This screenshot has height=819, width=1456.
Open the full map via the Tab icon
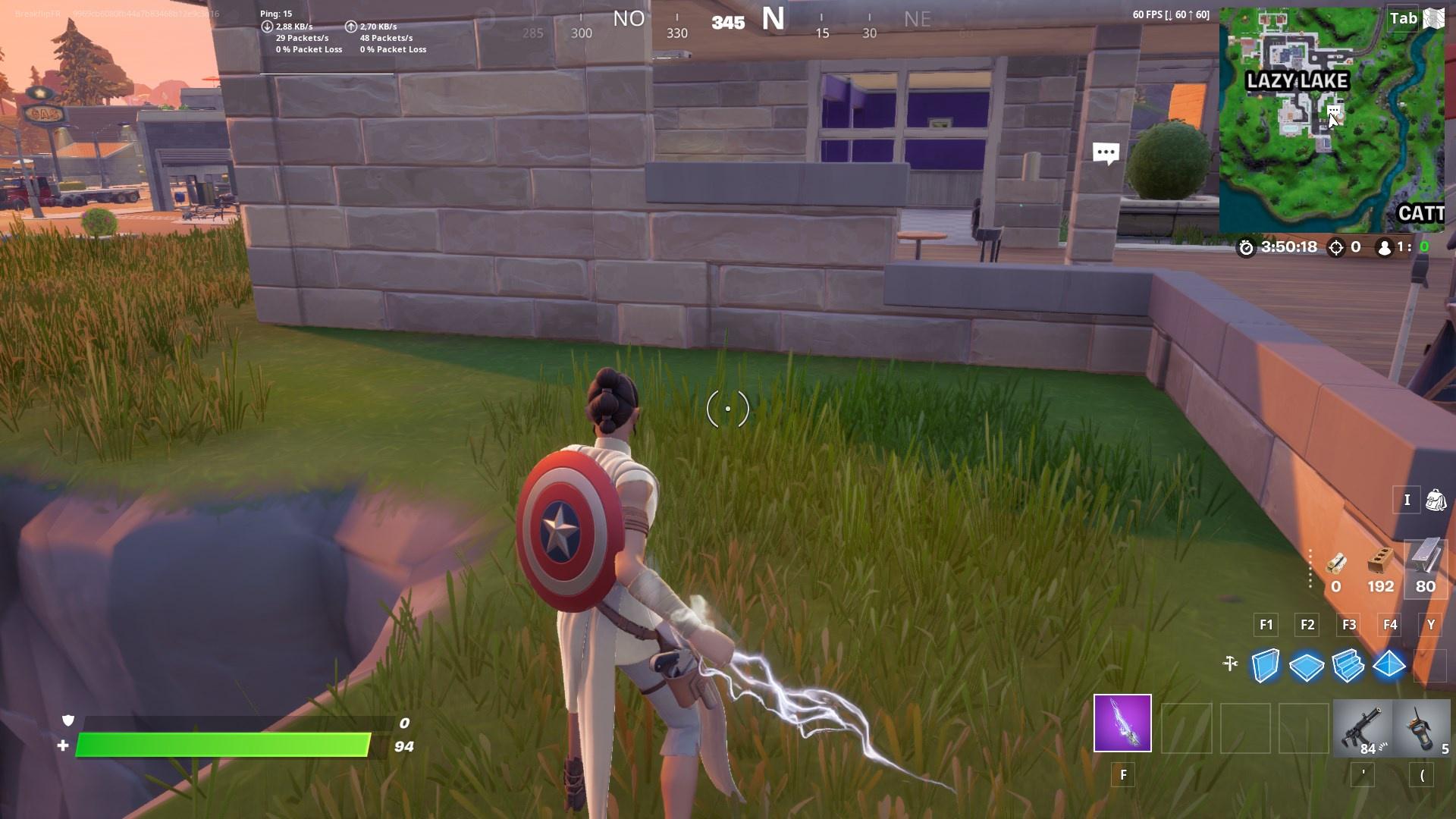pos(1401,20)
